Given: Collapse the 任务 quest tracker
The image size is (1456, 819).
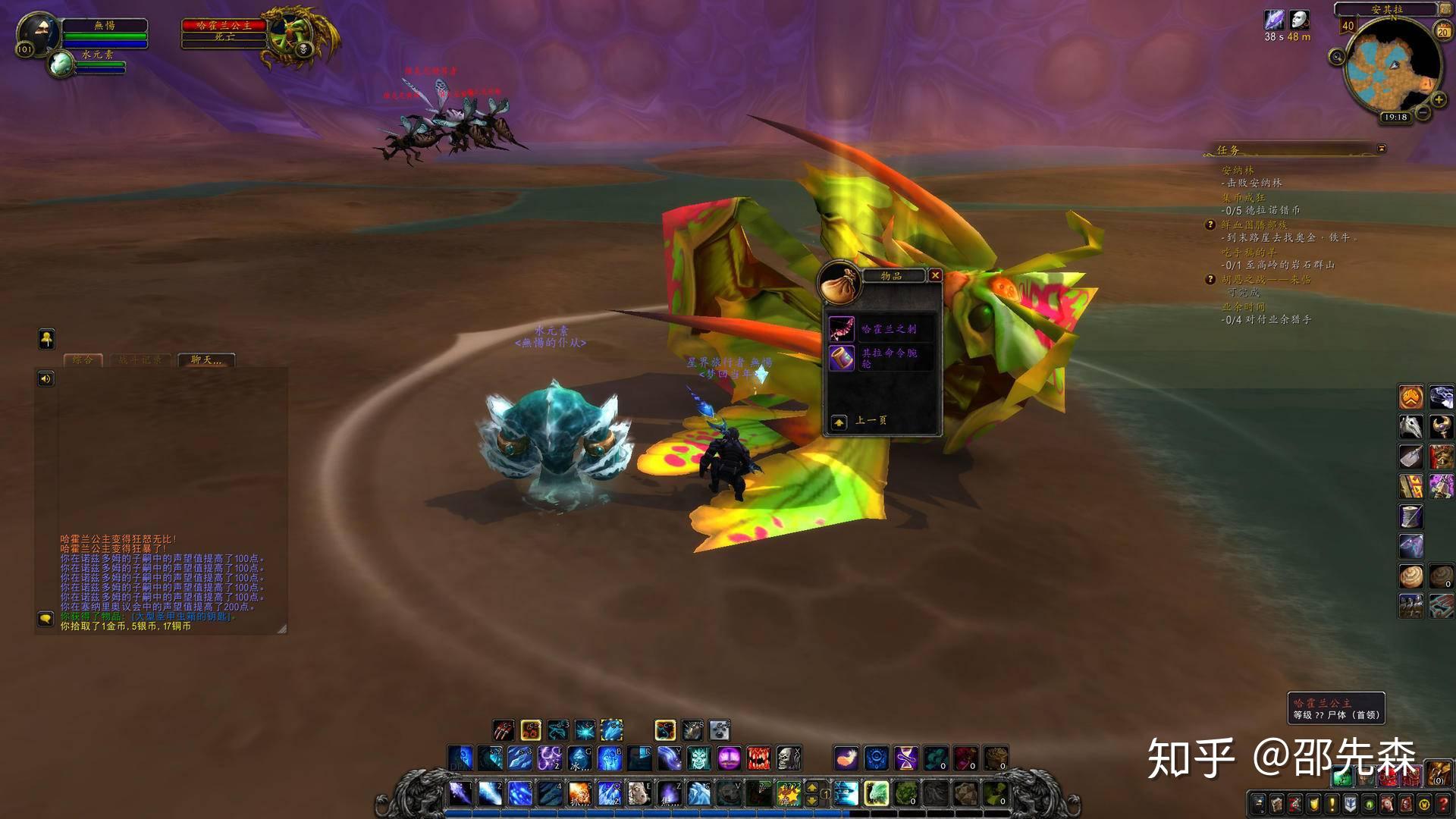Looking at the screenshot, I should 1382,149.
